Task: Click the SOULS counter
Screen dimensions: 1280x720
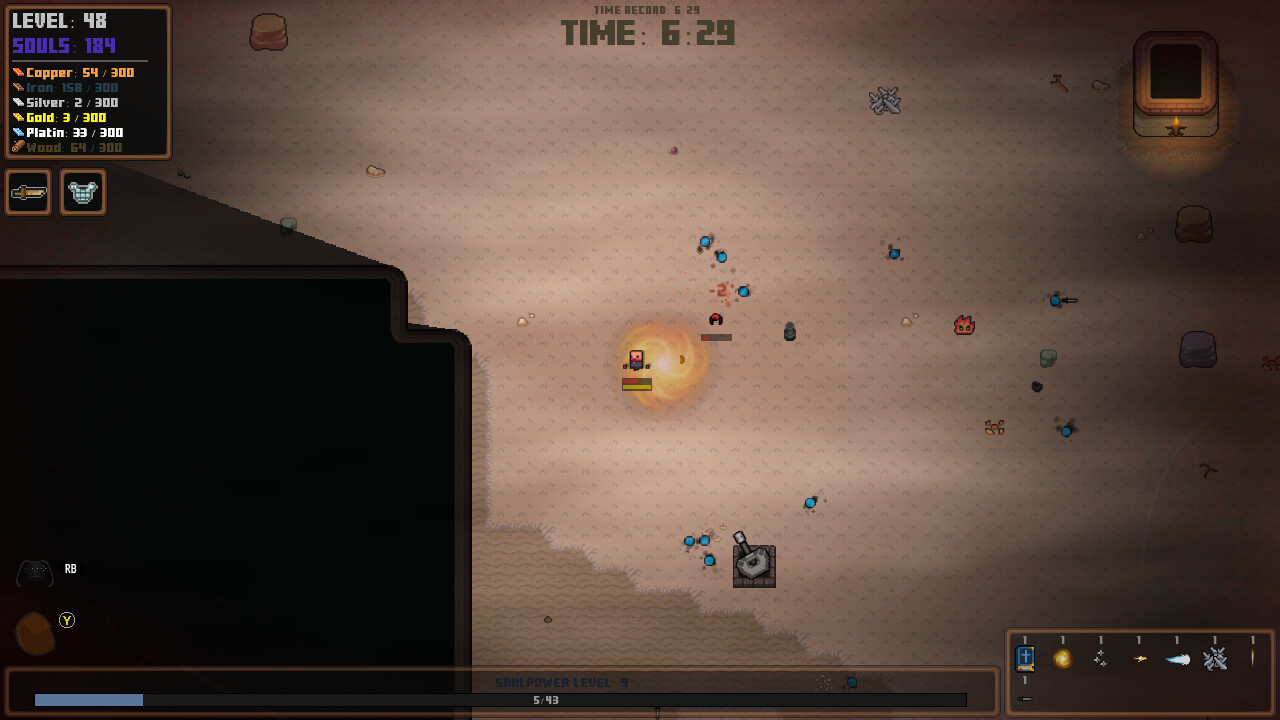Action: click(x=62, y=45)
